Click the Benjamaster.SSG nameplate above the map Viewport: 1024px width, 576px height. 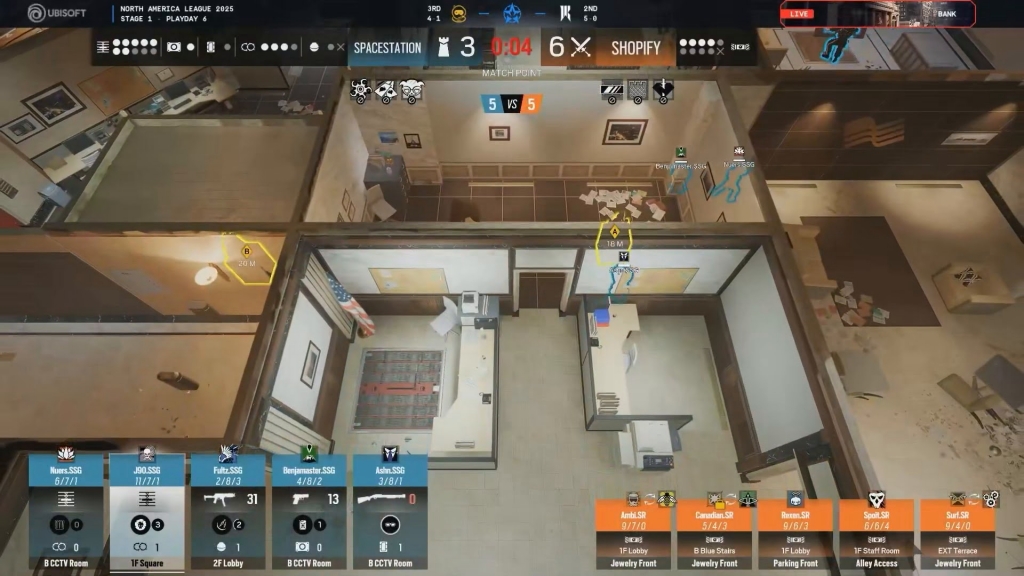pyautogui.click(x=680, y=165)
